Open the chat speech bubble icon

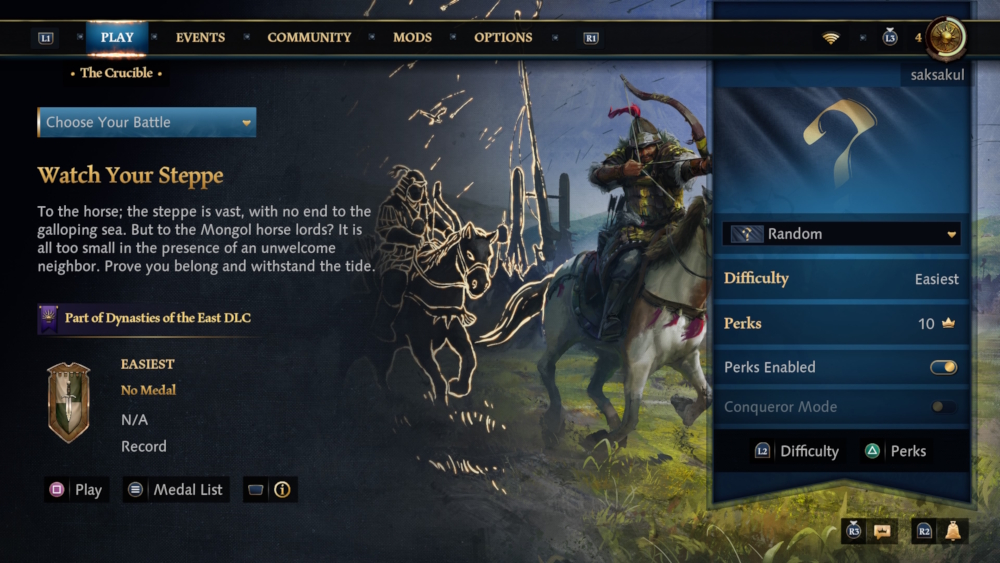coord(881,532)
